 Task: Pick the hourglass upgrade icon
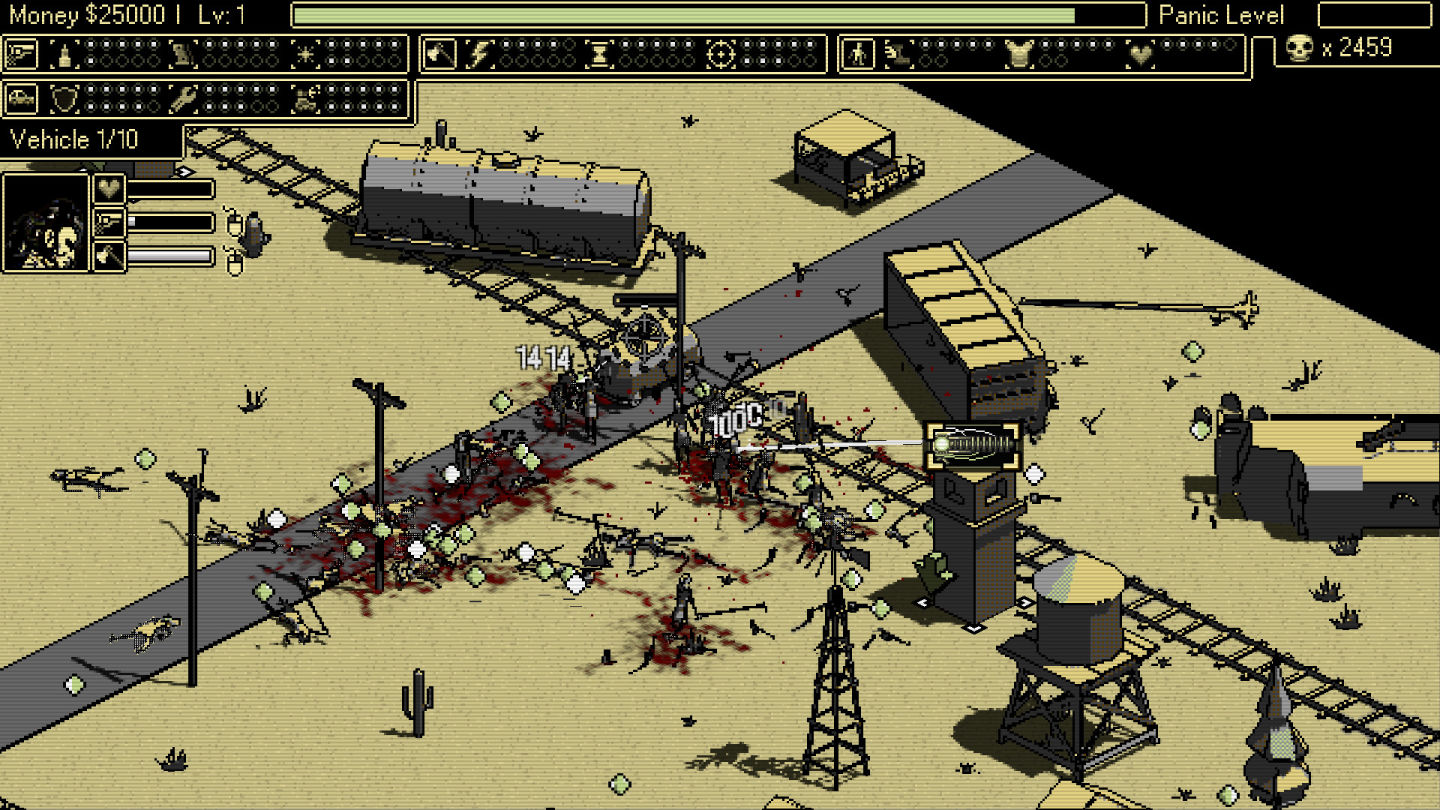tap(598, 54)
